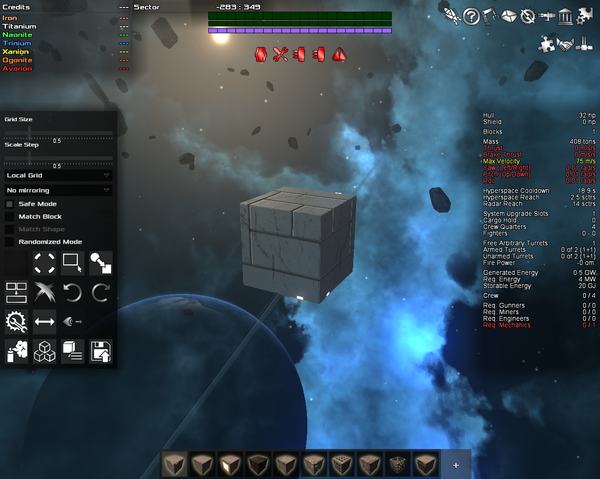Open the No mirroring dropdown
The width and height of the screenshot is (600, 479).
click(58, 189)
